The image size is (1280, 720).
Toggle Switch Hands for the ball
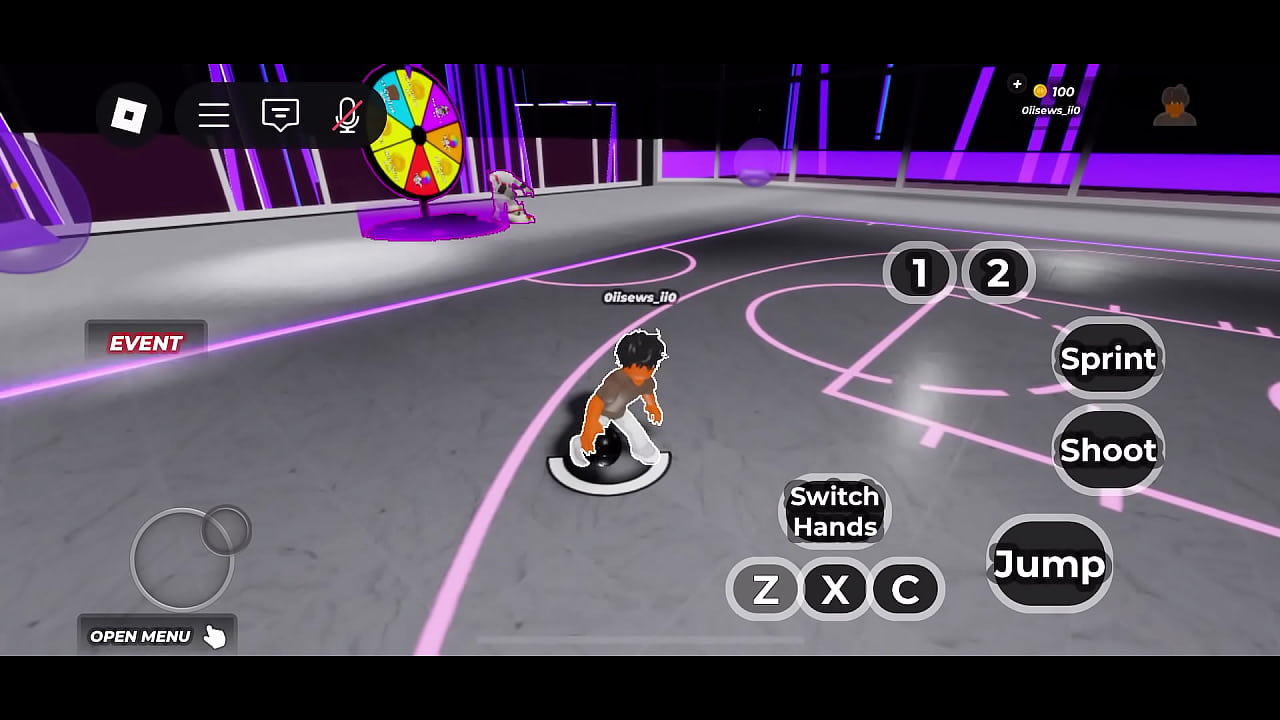835,511
